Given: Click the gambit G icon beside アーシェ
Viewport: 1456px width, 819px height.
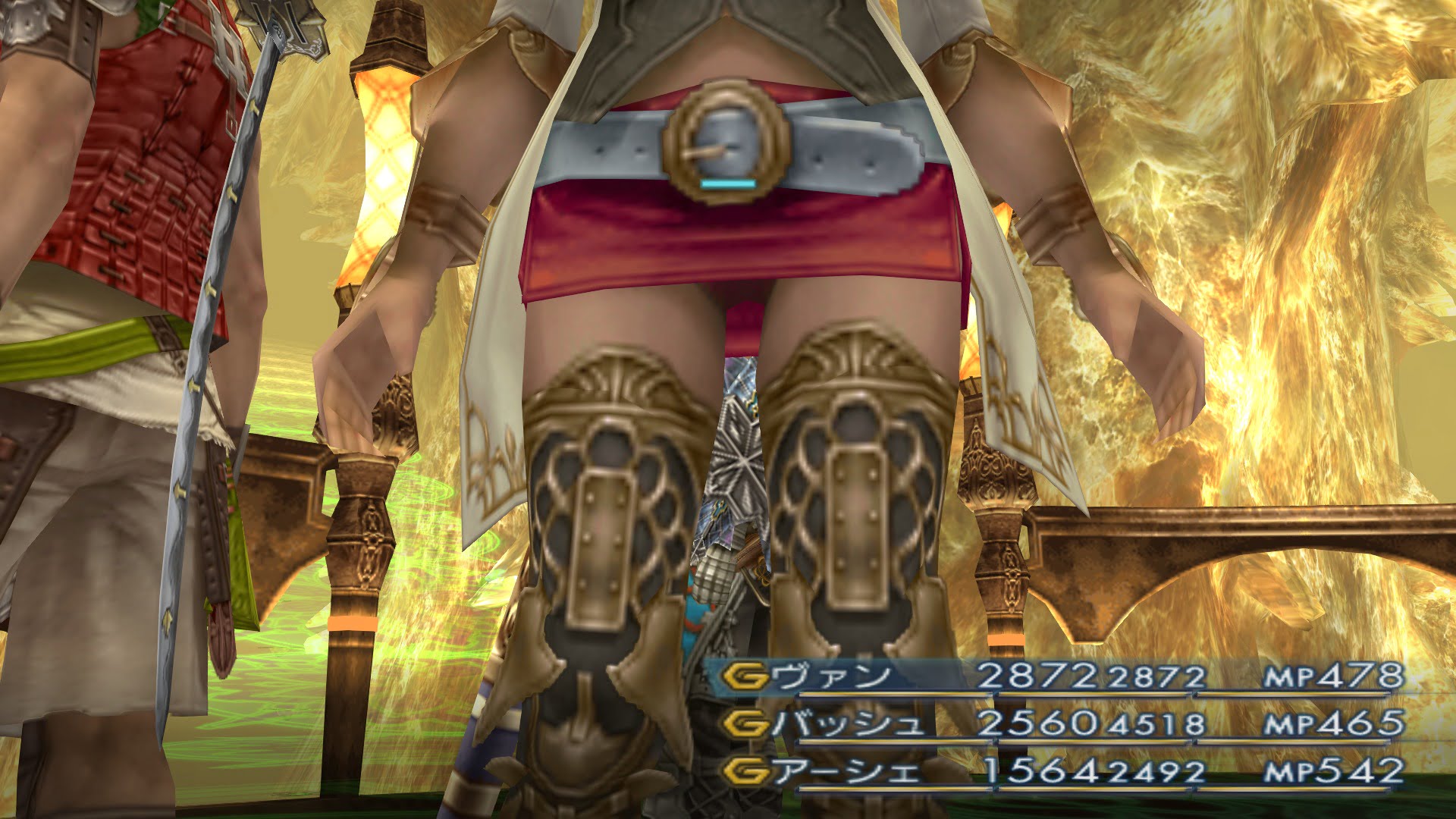Looking at the screenshot, I should [x=744, y=772].
